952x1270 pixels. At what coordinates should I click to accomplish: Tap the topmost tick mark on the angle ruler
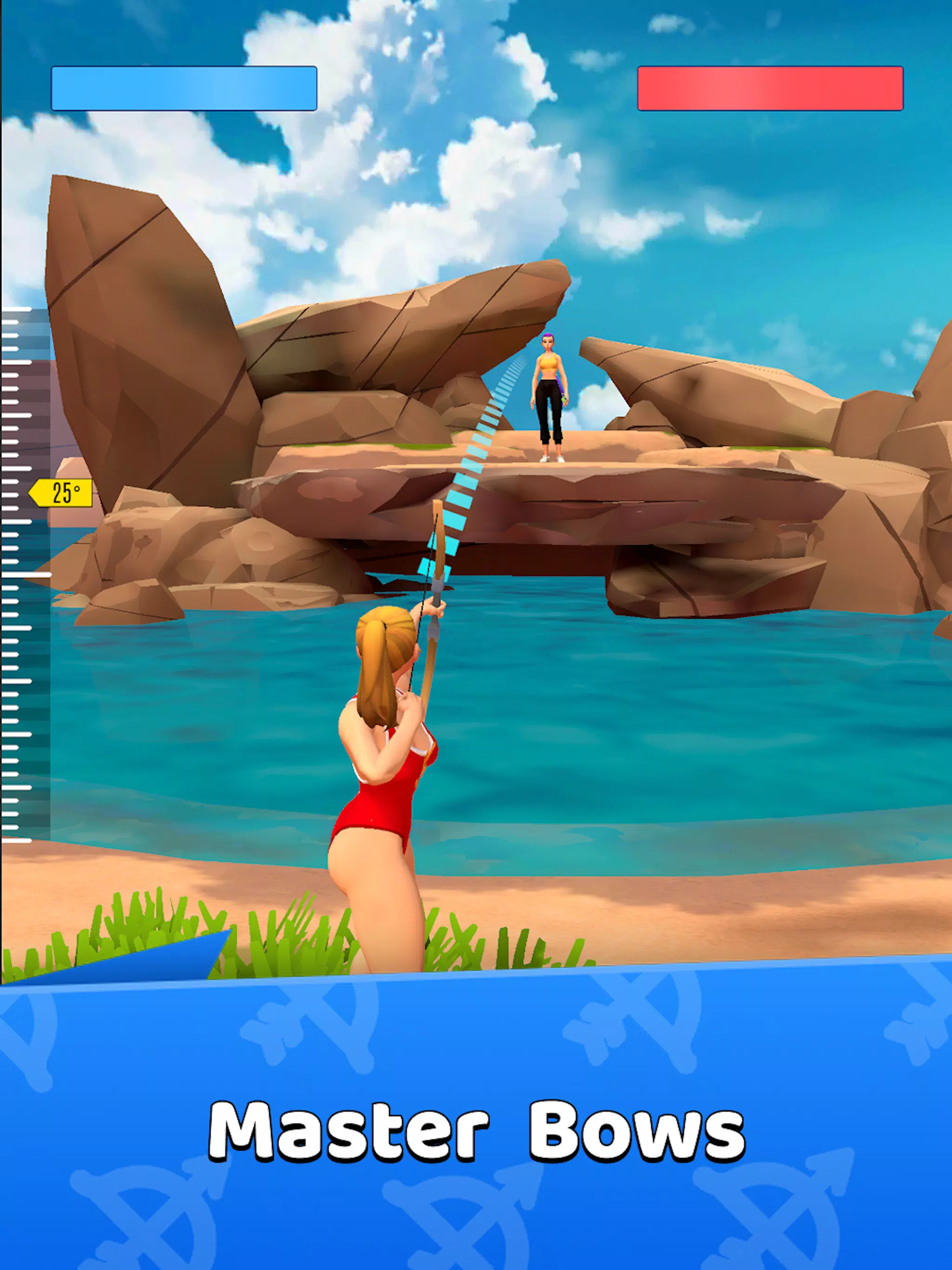coord(17,310)
